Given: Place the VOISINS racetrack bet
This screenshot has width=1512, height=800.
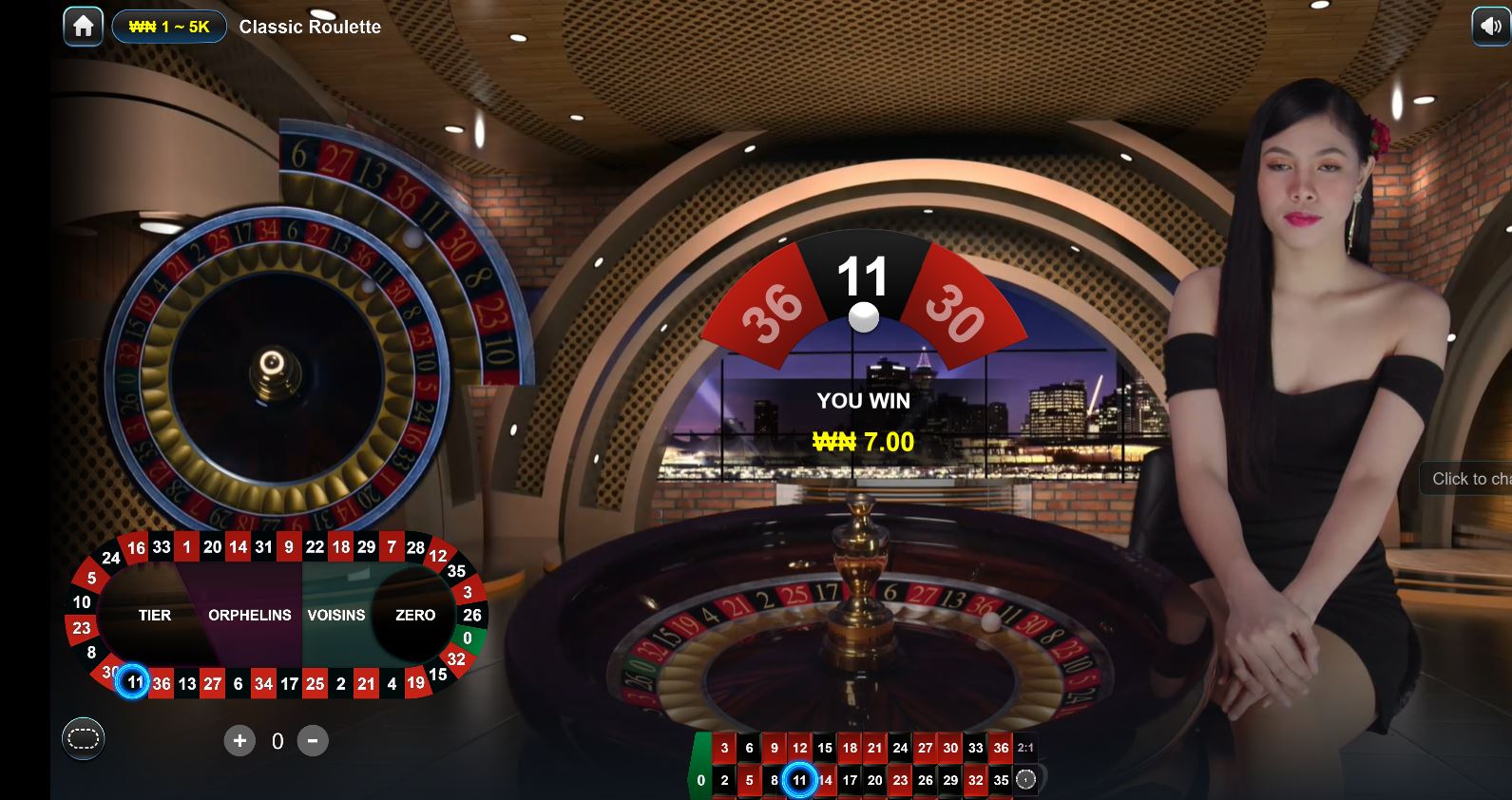Looking at the screenshot, I should (x=335, y=615).
